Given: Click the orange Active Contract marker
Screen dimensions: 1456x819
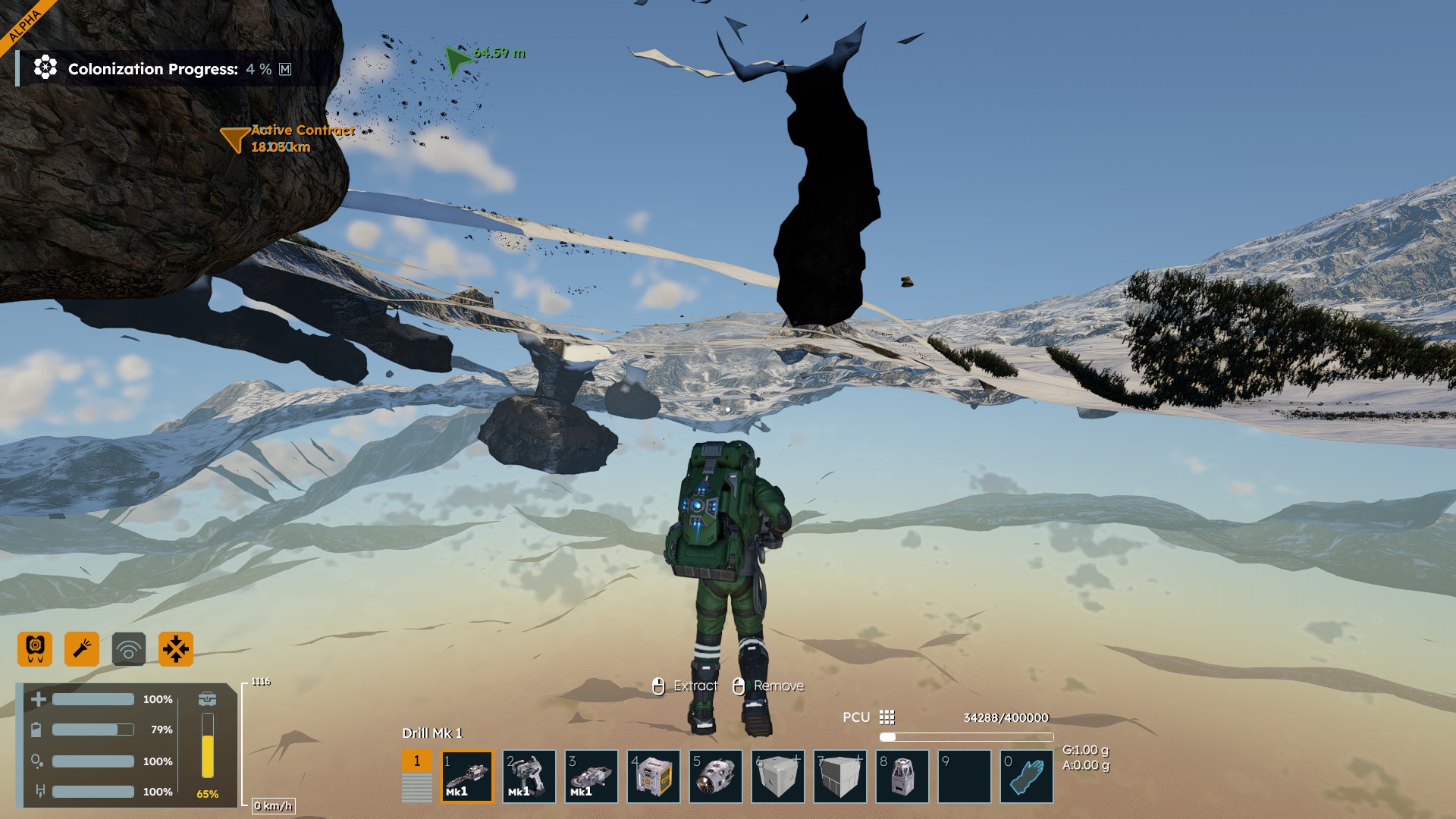Looking at the screenshot, I should pyautogui.click(x=236, y=139).
